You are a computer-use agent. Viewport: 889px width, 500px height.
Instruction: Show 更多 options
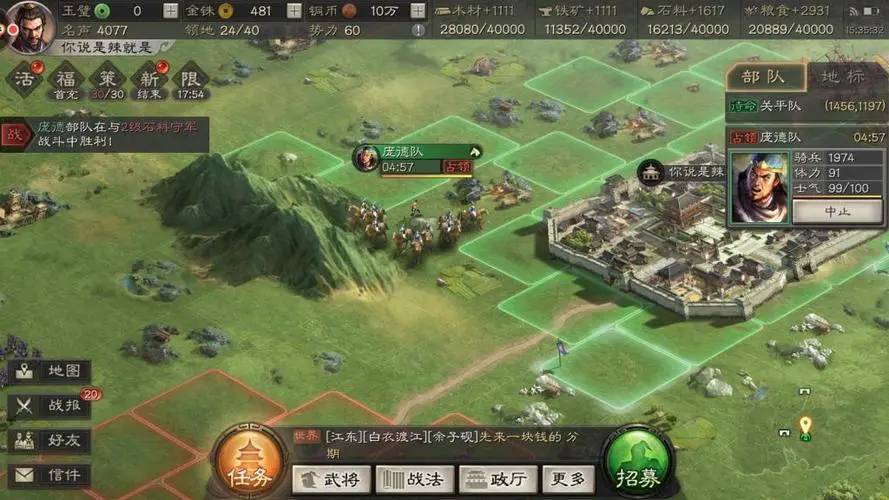(570, 479)
